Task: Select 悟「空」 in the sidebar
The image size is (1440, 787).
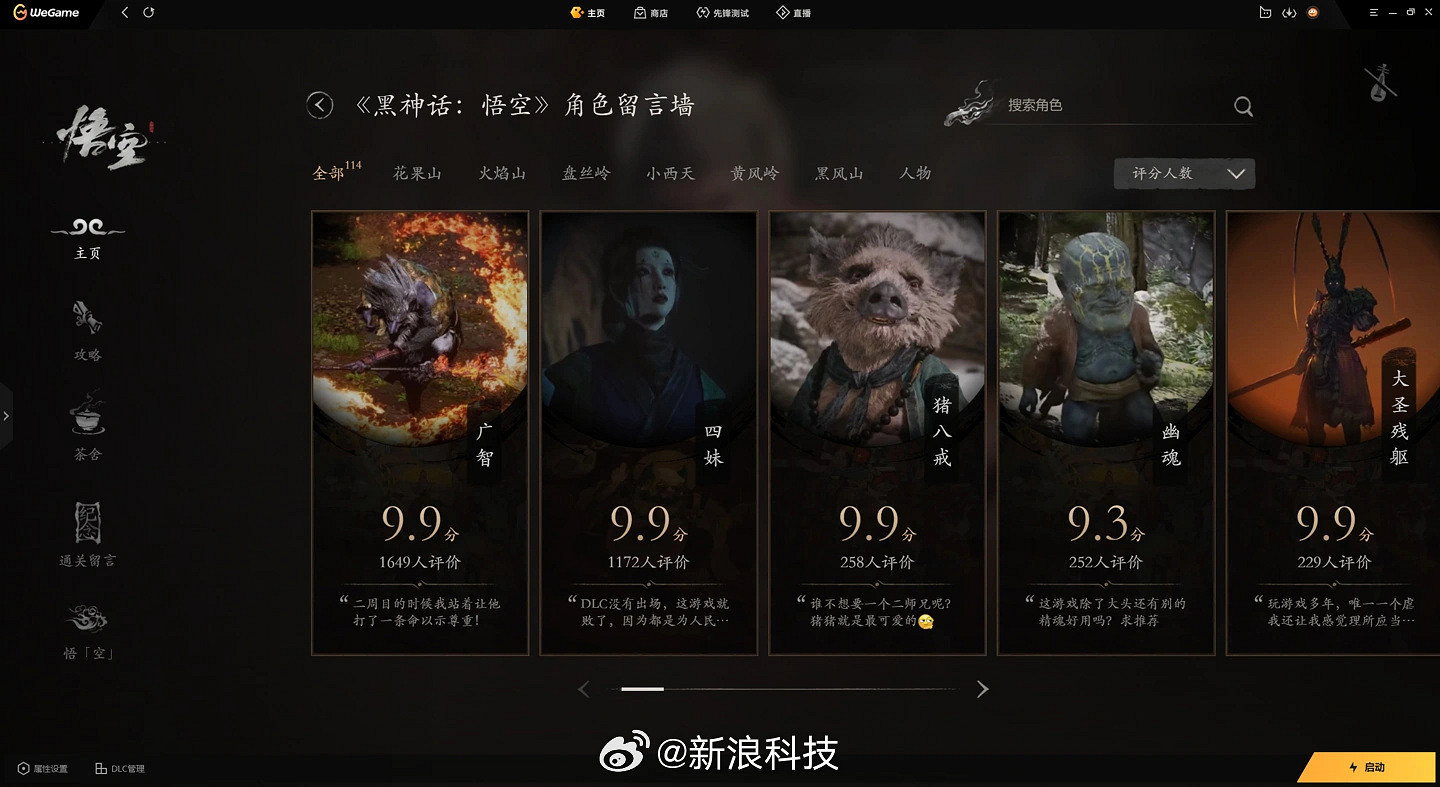Action: click(x=87, y=630)
